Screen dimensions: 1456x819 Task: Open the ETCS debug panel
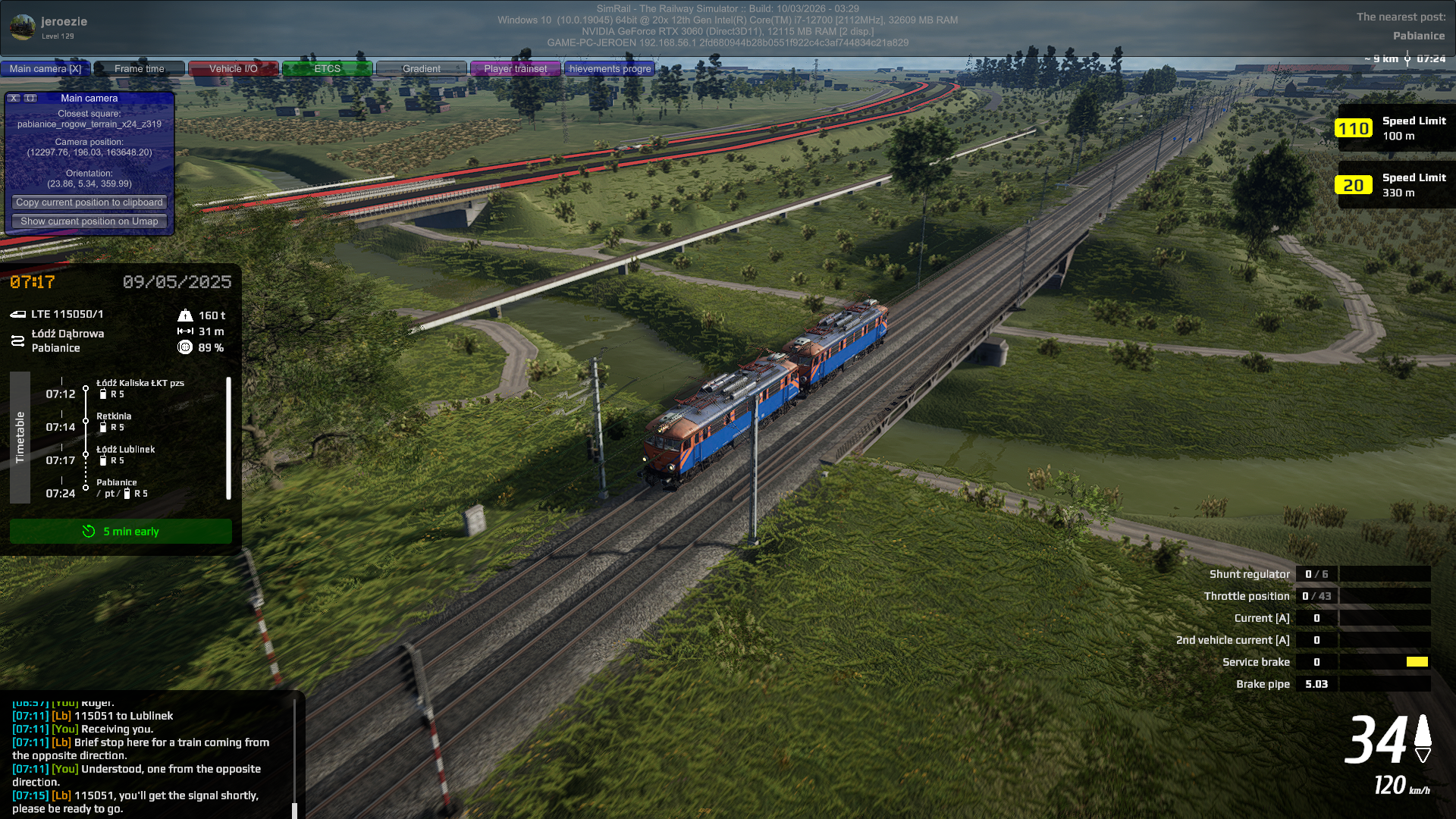click(328, 69)
